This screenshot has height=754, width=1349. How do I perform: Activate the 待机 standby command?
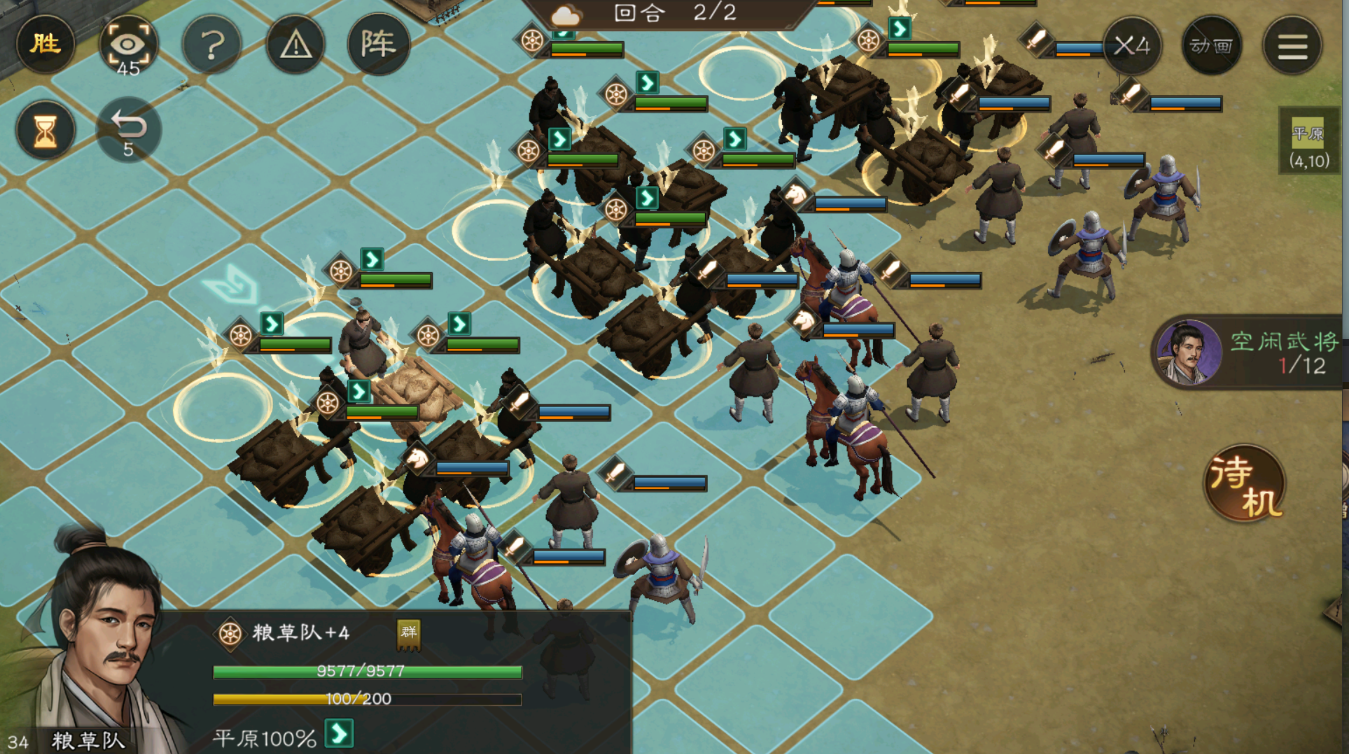click(x=1245, y=485)
